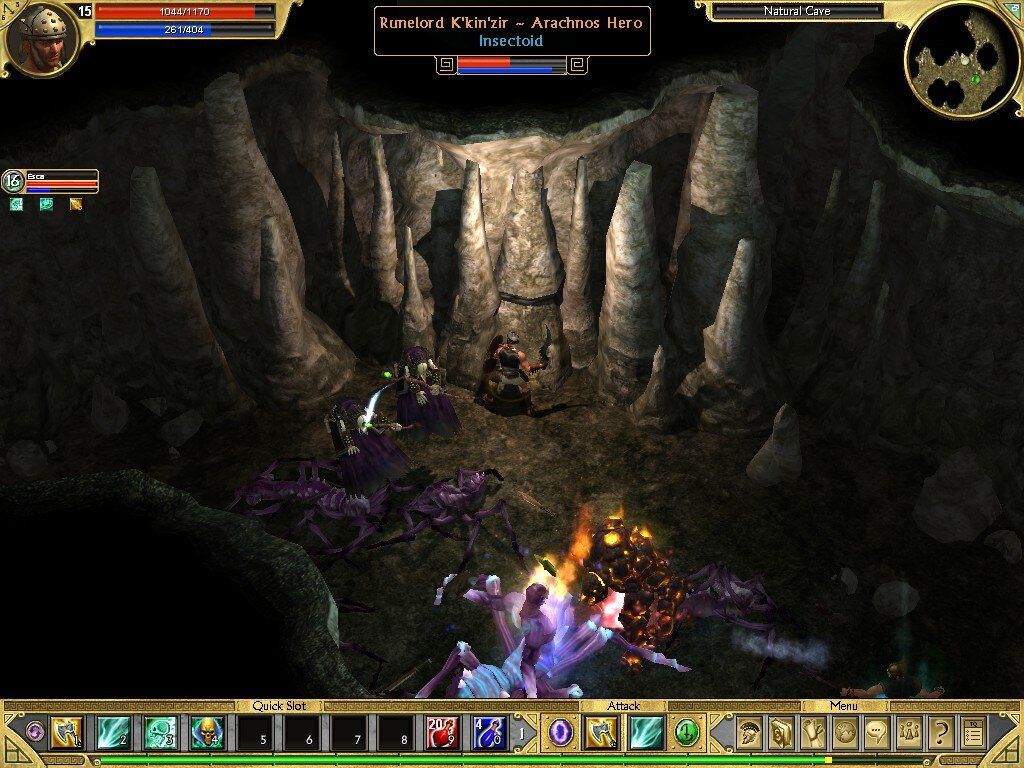Image resolution: width=1024 pixels, height=768 pixels.
Task: Show the world map with the globe icon
Action: point(845,733)
